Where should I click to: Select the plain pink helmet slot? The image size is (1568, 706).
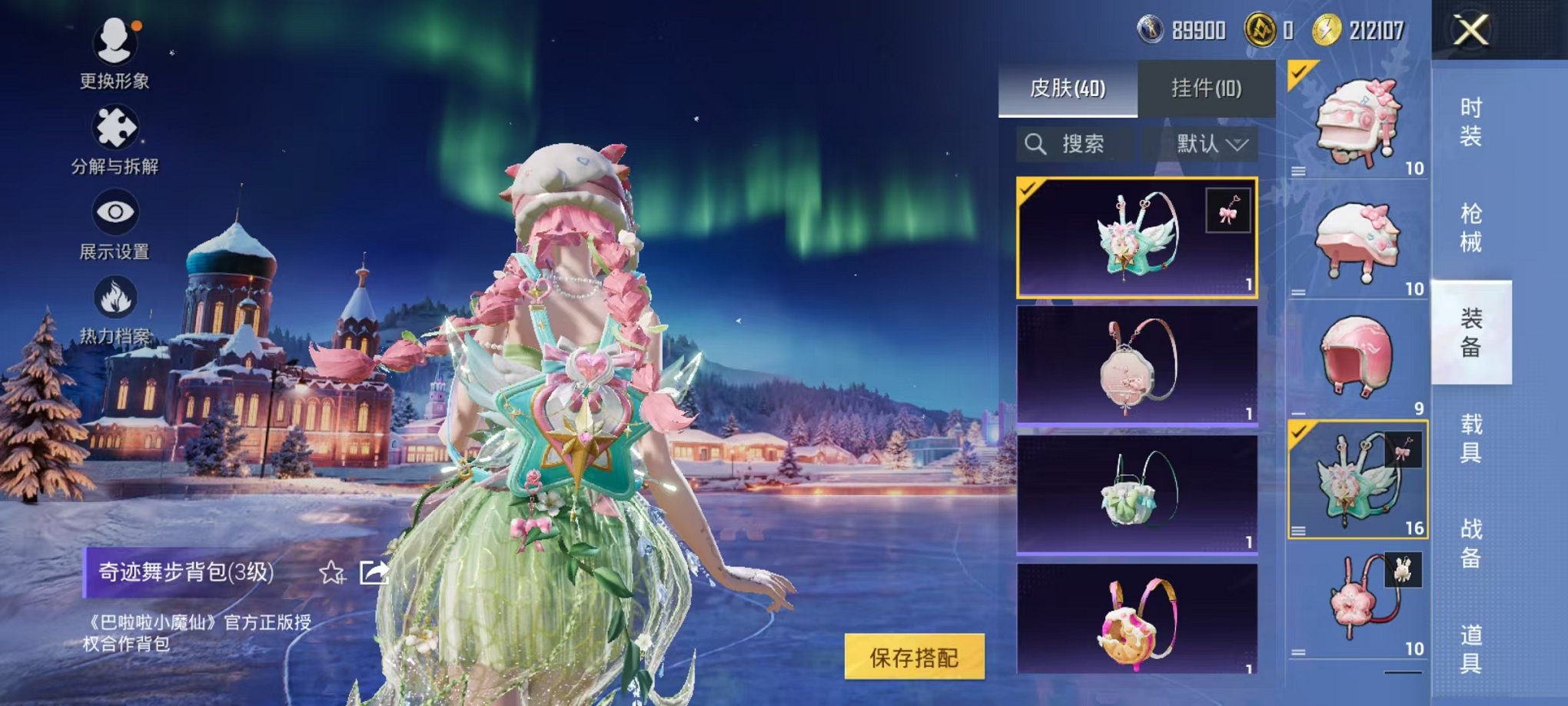tap(1357, 358)
